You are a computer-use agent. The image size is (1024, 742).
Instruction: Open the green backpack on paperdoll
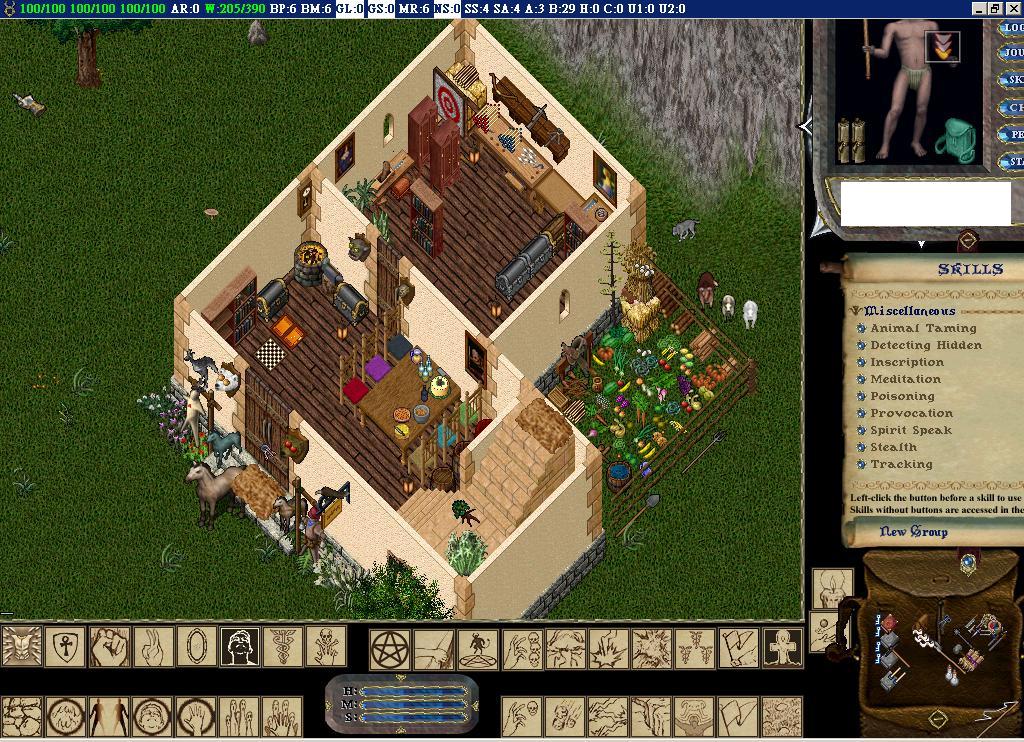[x=958, y=139]
